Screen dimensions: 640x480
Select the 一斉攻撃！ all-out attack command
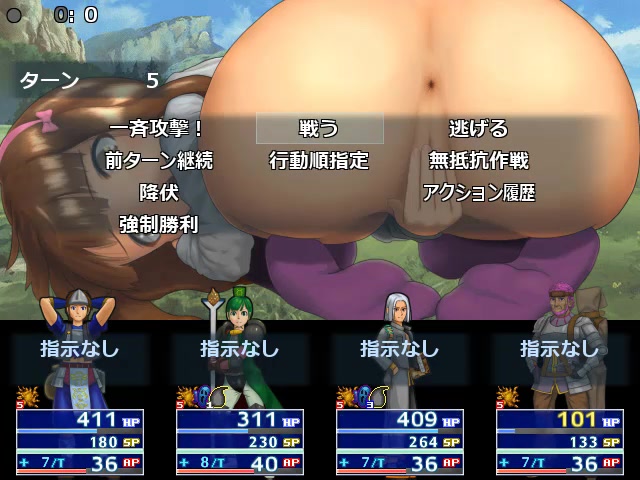click(158, 128)
